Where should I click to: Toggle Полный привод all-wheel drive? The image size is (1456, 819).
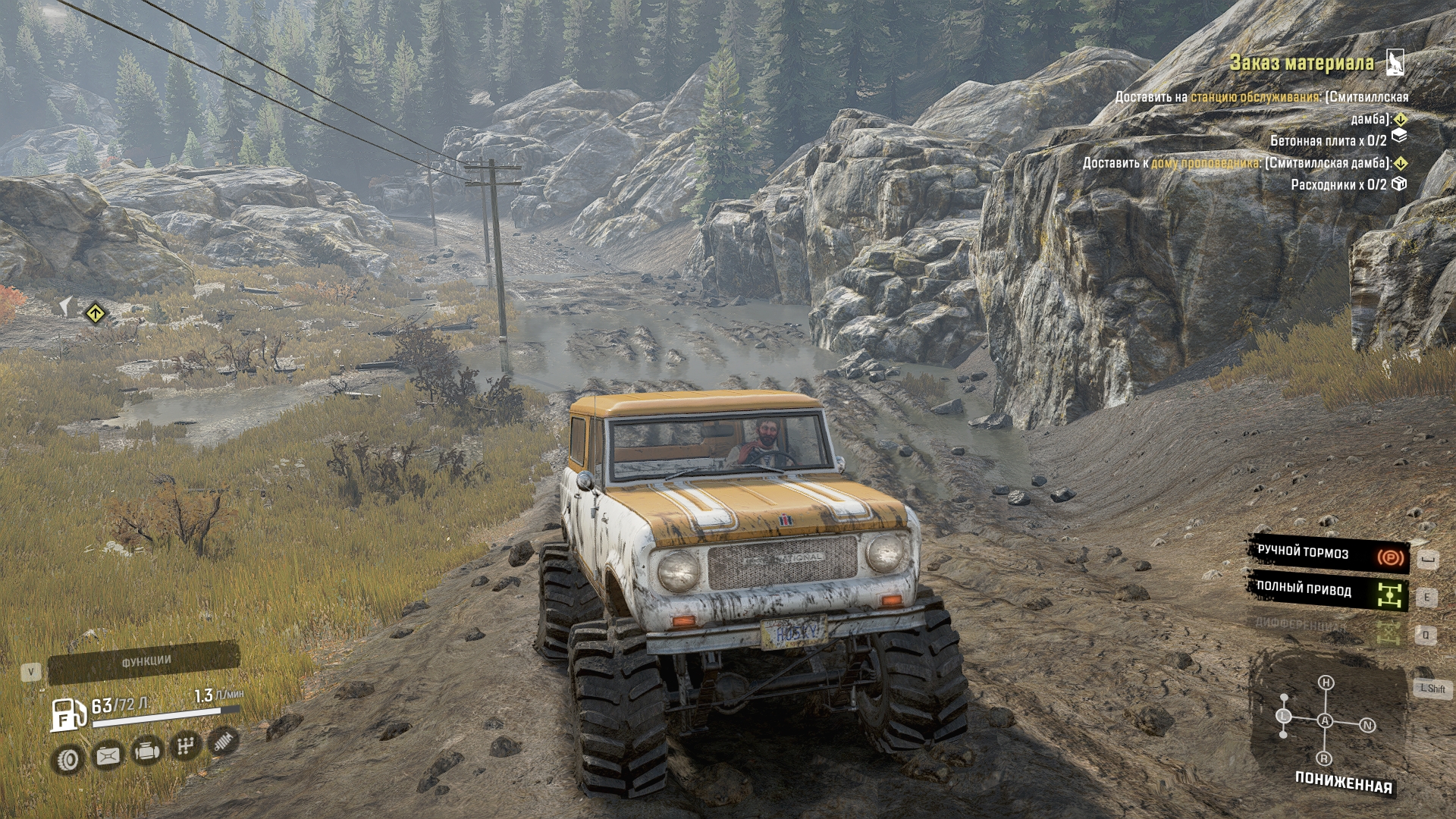click(1329, 591)
